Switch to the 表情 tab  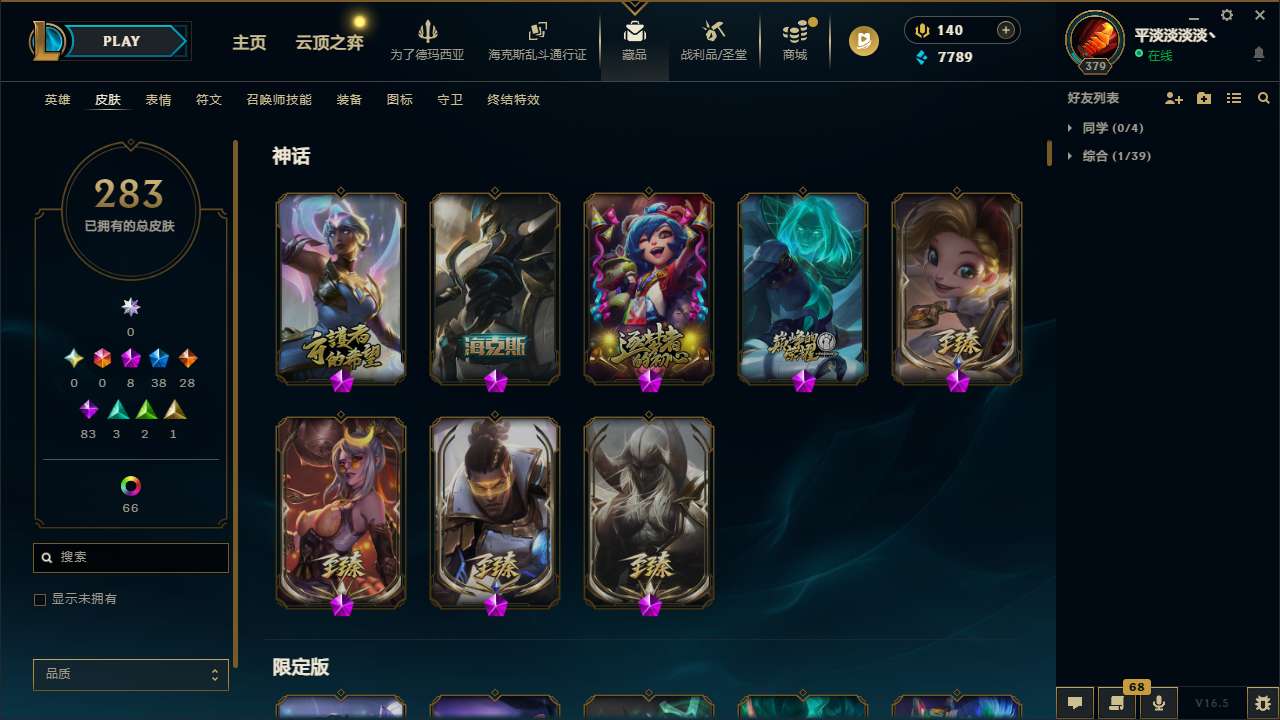tap(157, 100)
